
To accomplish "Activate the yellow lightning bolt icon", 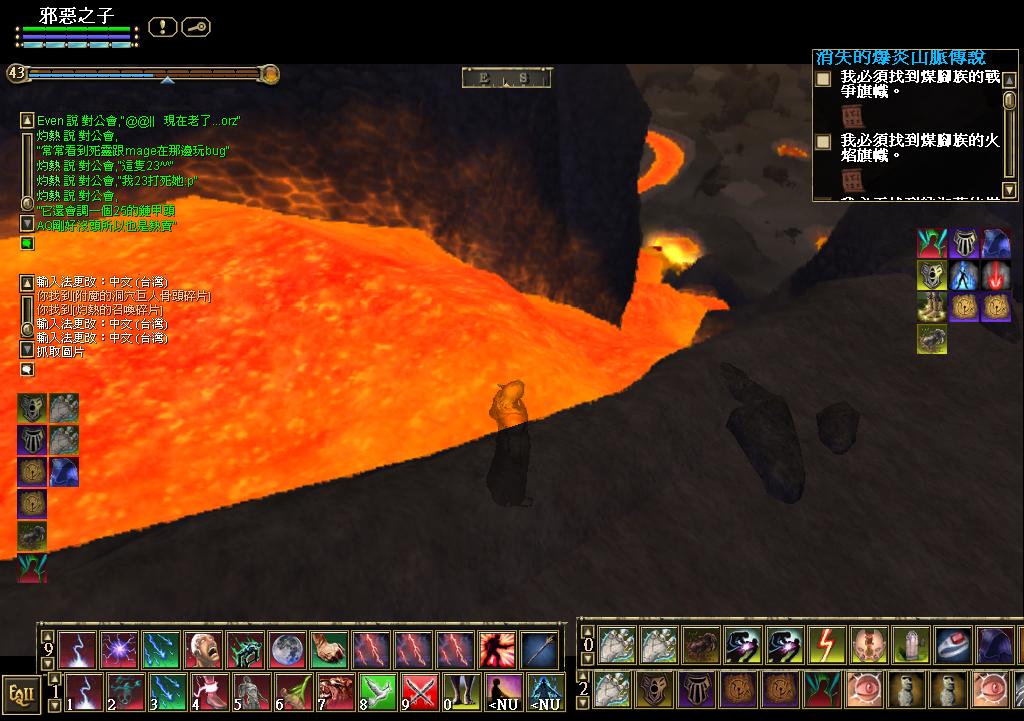I will (x=826, y=645).
